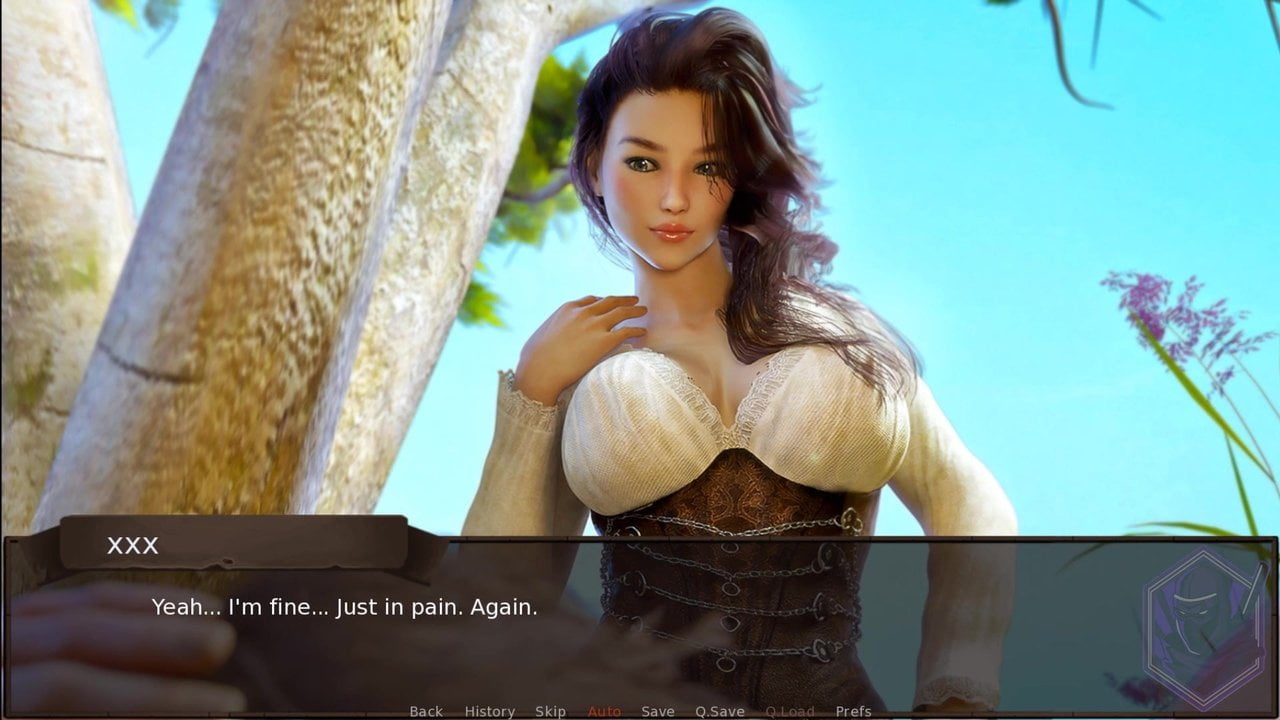Image resolution: width=1280 pixels, height=720 pixels.
Task: Click the XXX character name plate
Action: pos(132,546)
